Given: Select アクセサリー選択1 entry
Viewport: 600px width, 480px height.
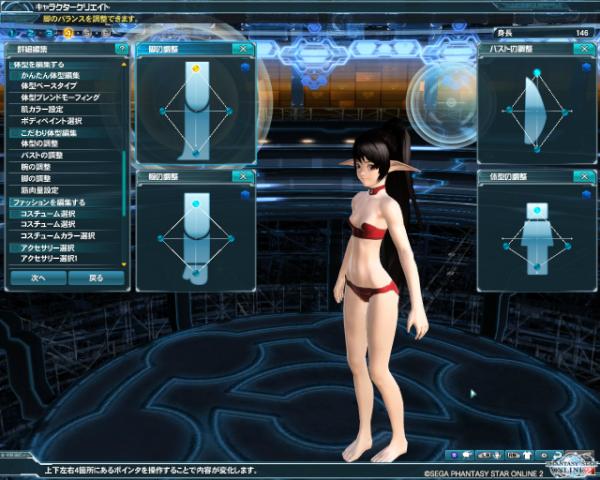Looking at the screenshot, I should pyautogui.click(x=48, y=258).
